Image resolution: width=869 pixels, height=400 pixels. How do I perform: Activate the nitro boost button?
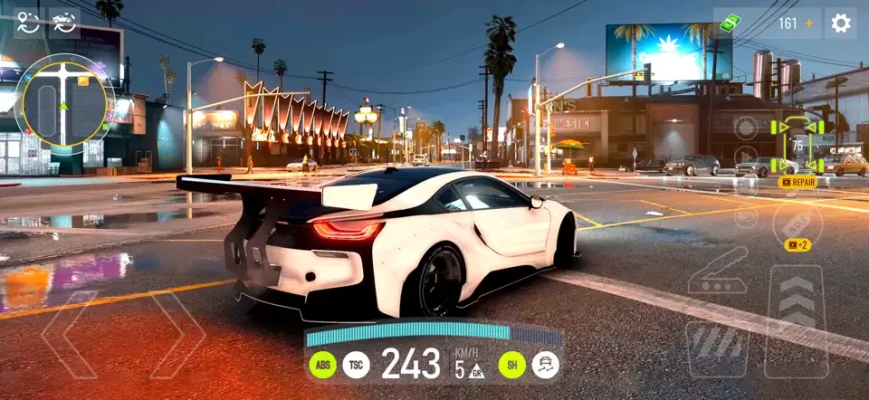tap(797, 223)
